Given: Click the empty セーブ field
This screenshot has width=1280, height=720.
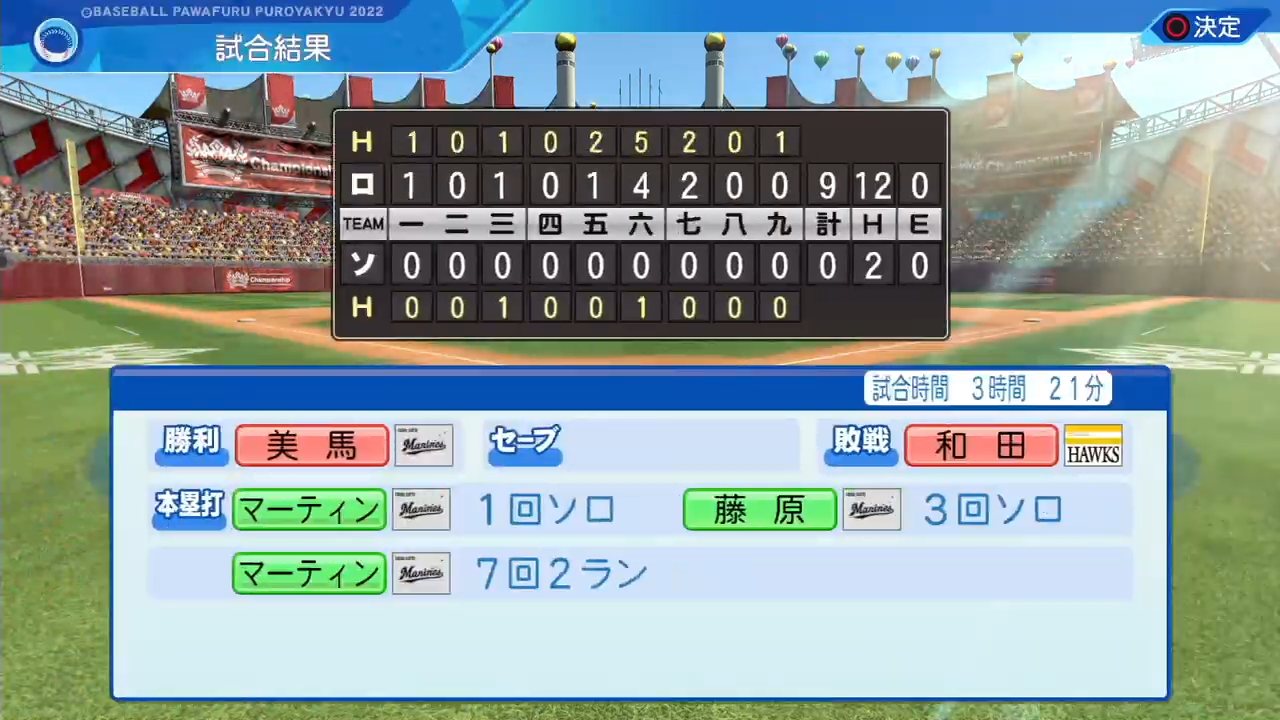Looking at the screenshot, I should point(524,443).
